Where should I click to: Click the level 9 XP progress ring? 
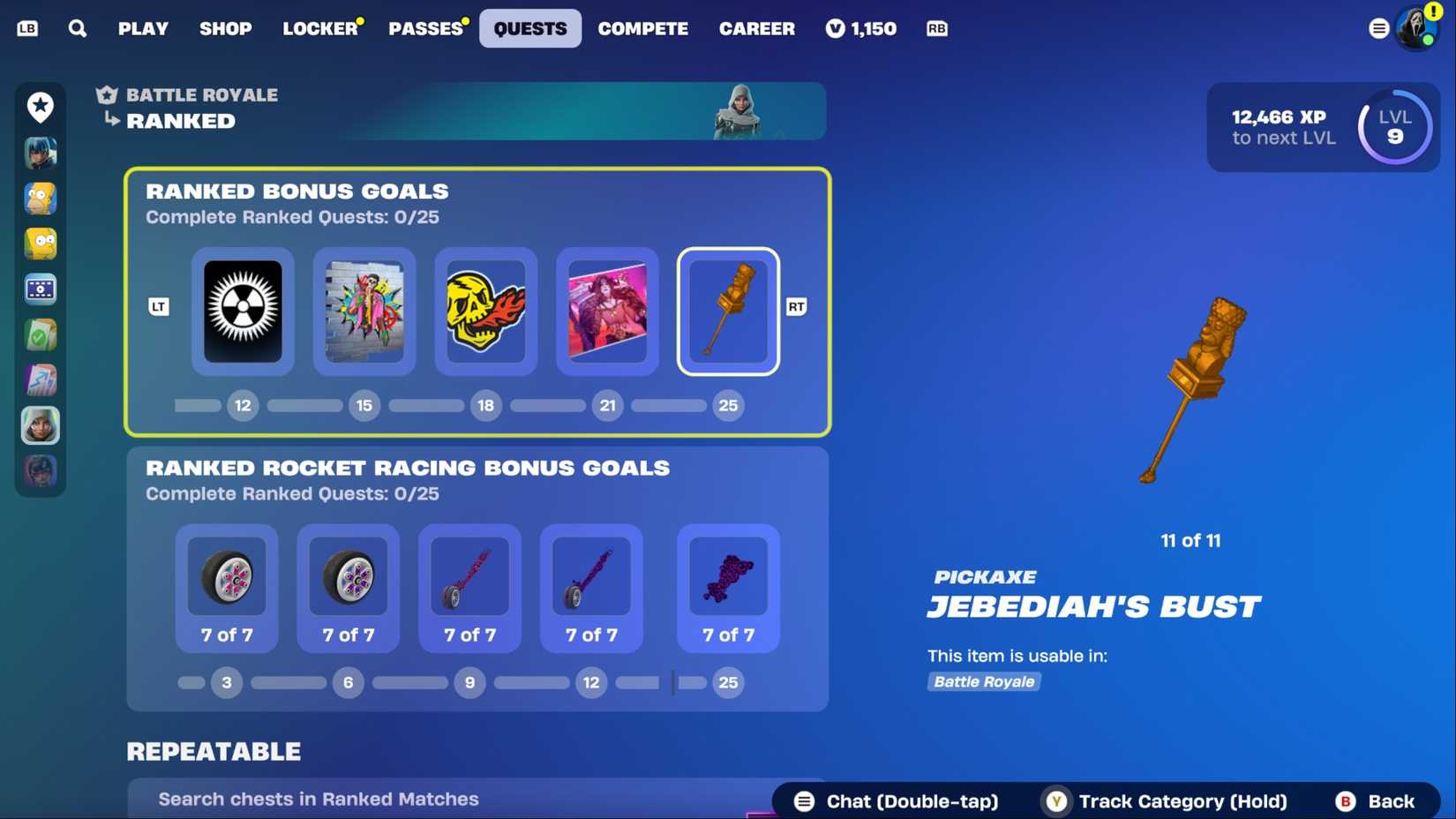1393,127
